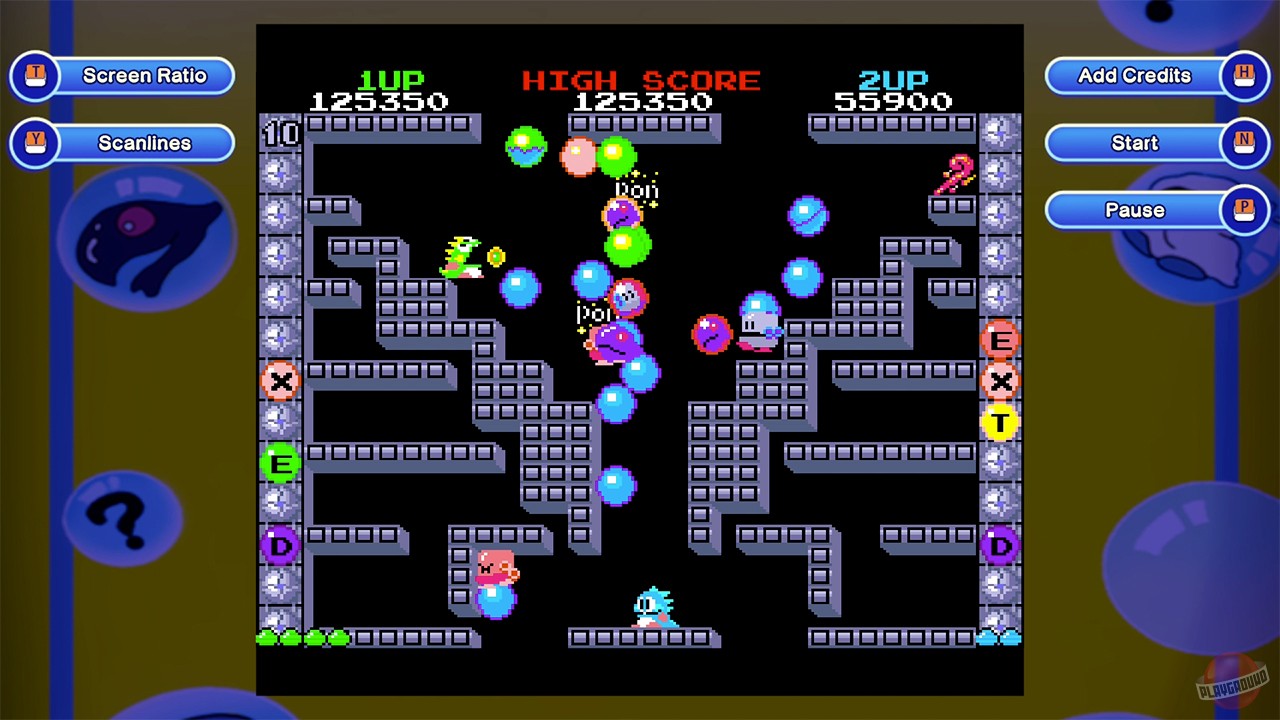This screenshot has width=1280, height=720.
Task: Click the yellow T EXTEND bubble on the right wall
Action: 1001,423
